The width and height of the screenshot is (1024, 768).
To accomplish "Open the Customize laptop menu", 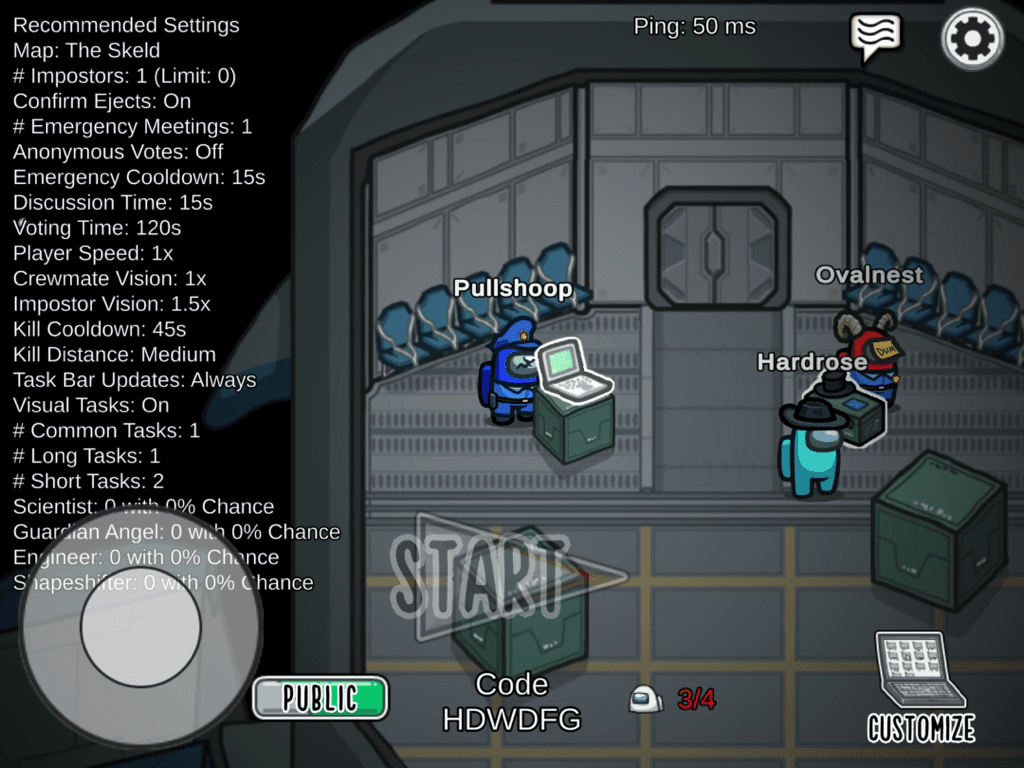I will click(920, 688).
